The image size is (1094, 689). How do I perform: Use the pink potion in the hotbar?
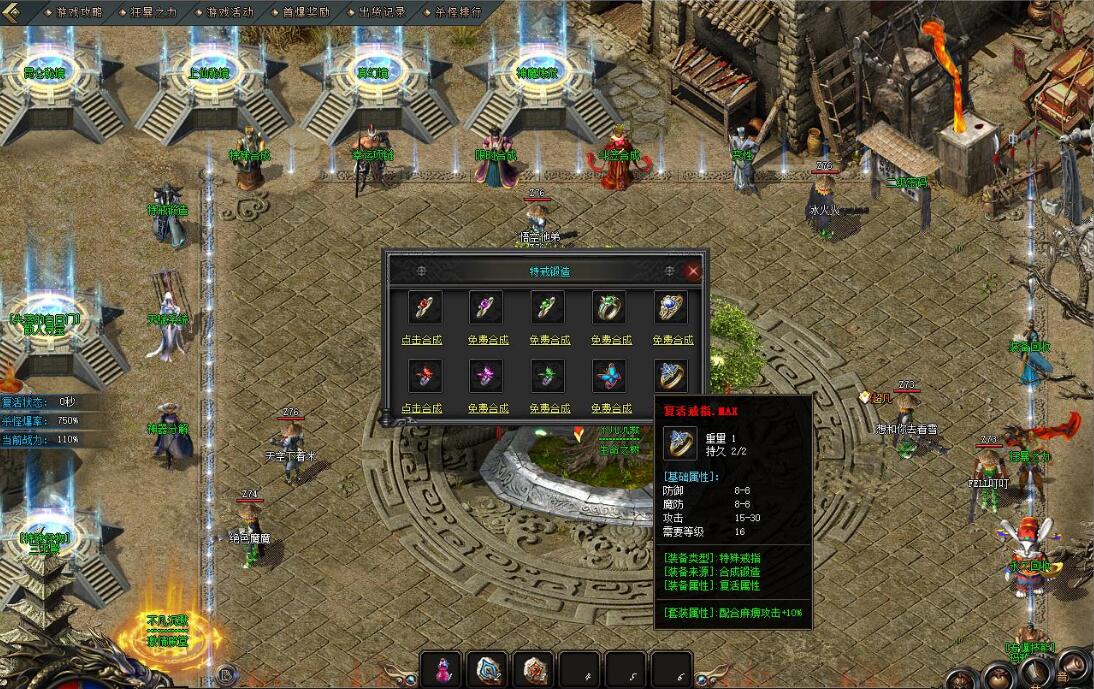tap(441, 670)
